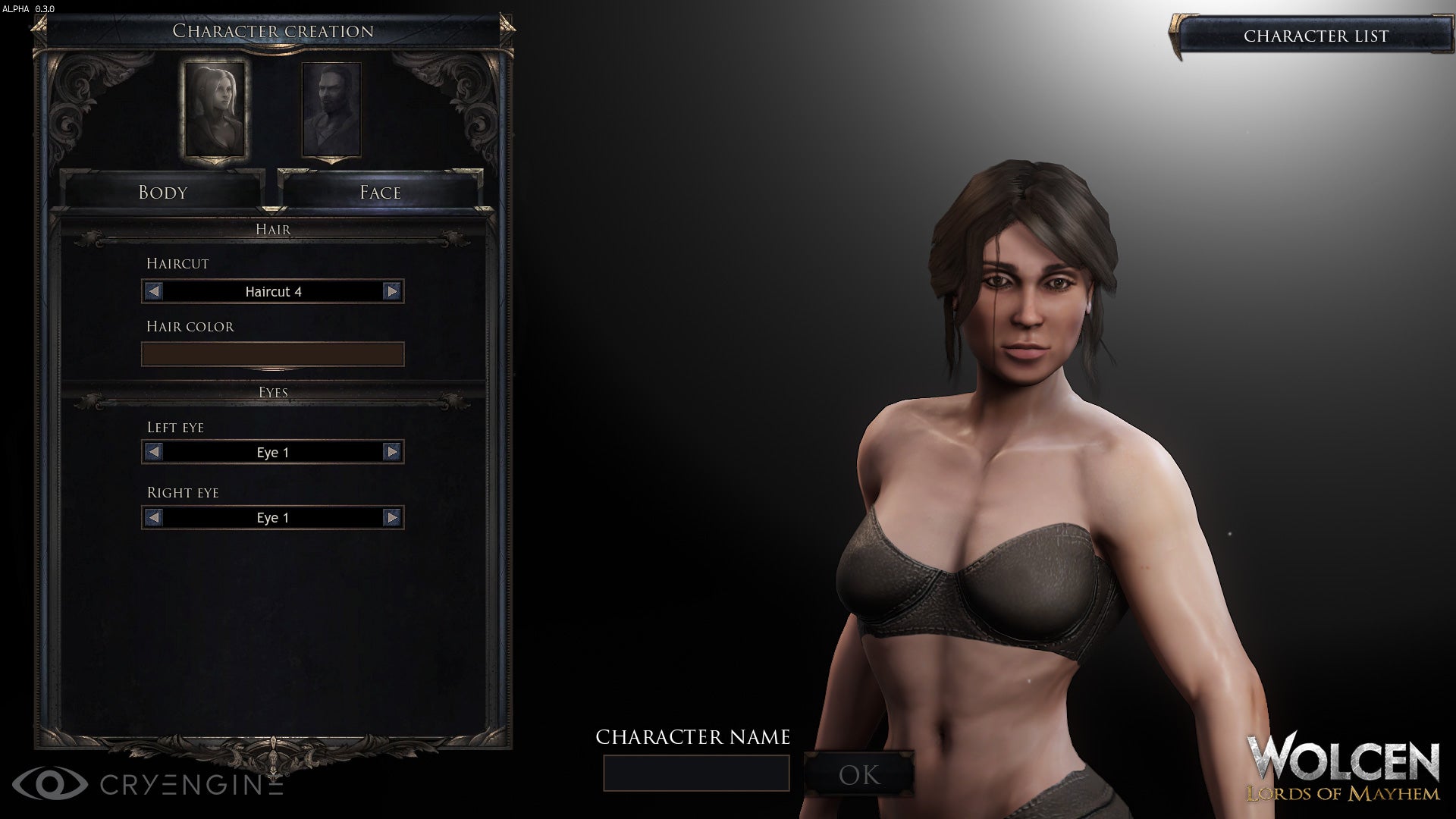This screenshot has width=1456, height=819.
Task: Switch to the Body tab
Action: pyautogui.click(x=162, y=192)
